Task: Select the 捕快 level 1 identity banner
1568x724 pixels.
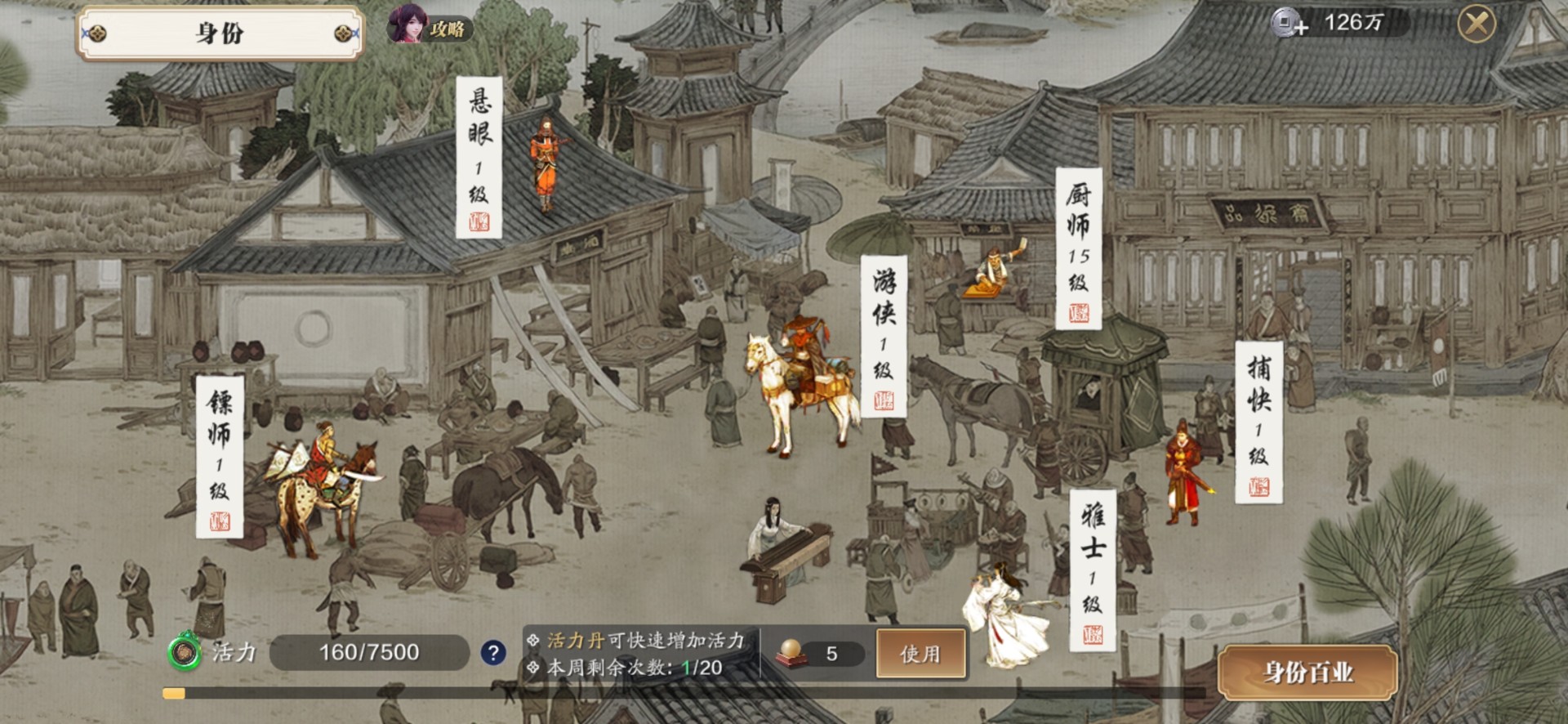Action: (x=1258, y=421)
